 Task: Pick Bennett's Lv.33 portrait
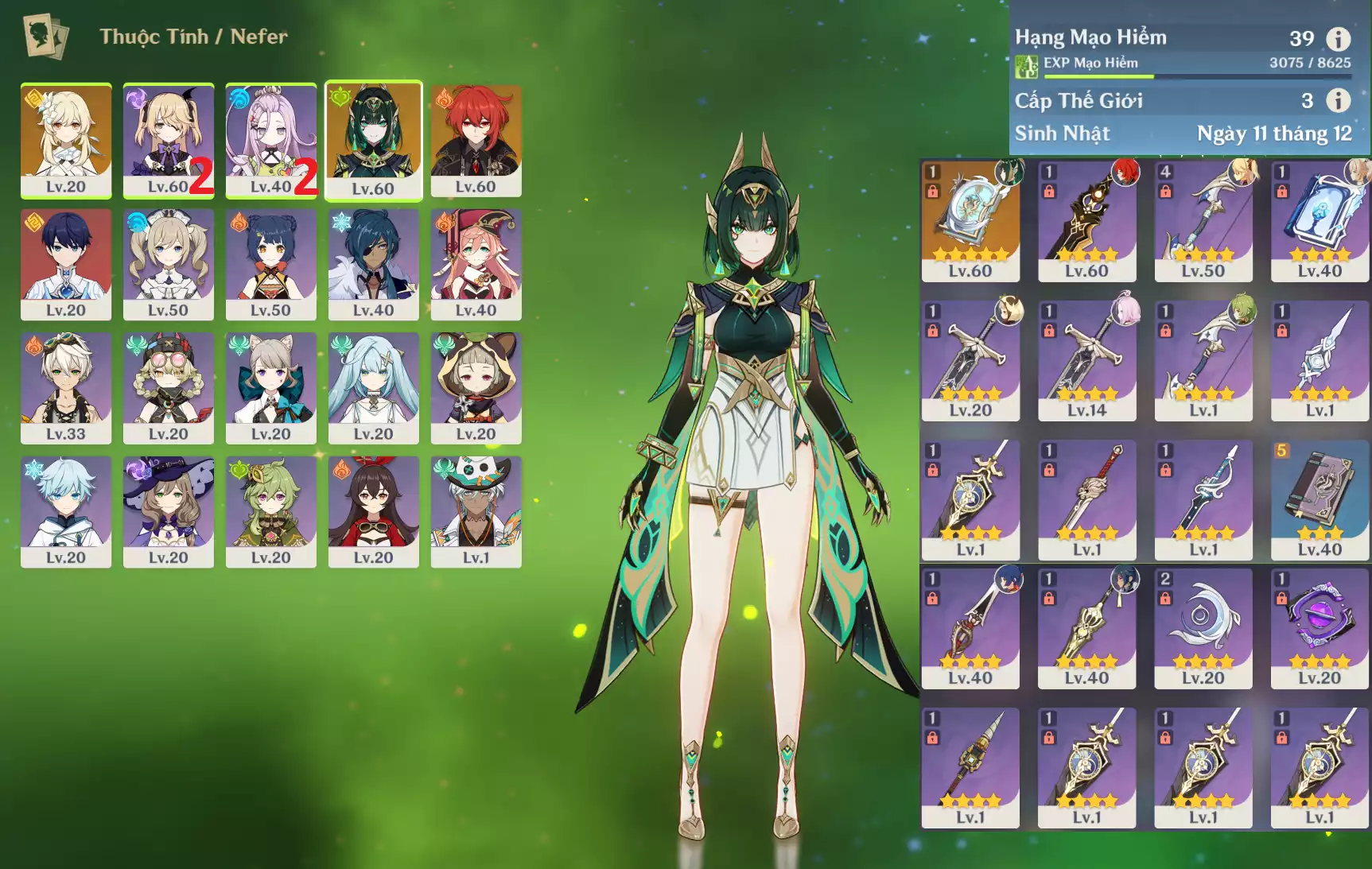pyautogui.click(x=66, y=387)
